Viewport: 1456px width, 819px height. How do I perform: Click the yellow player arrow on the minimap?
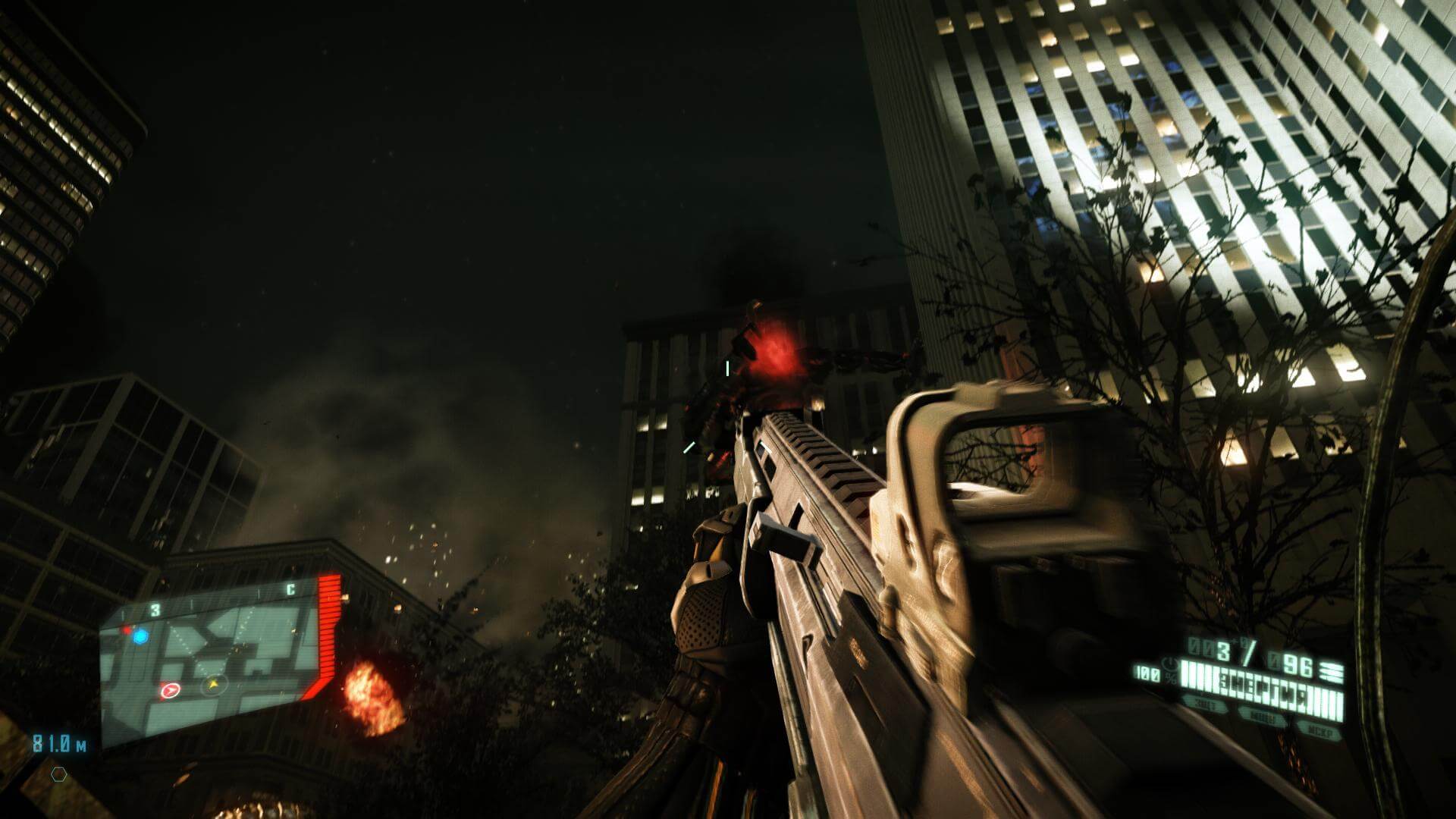215,685
